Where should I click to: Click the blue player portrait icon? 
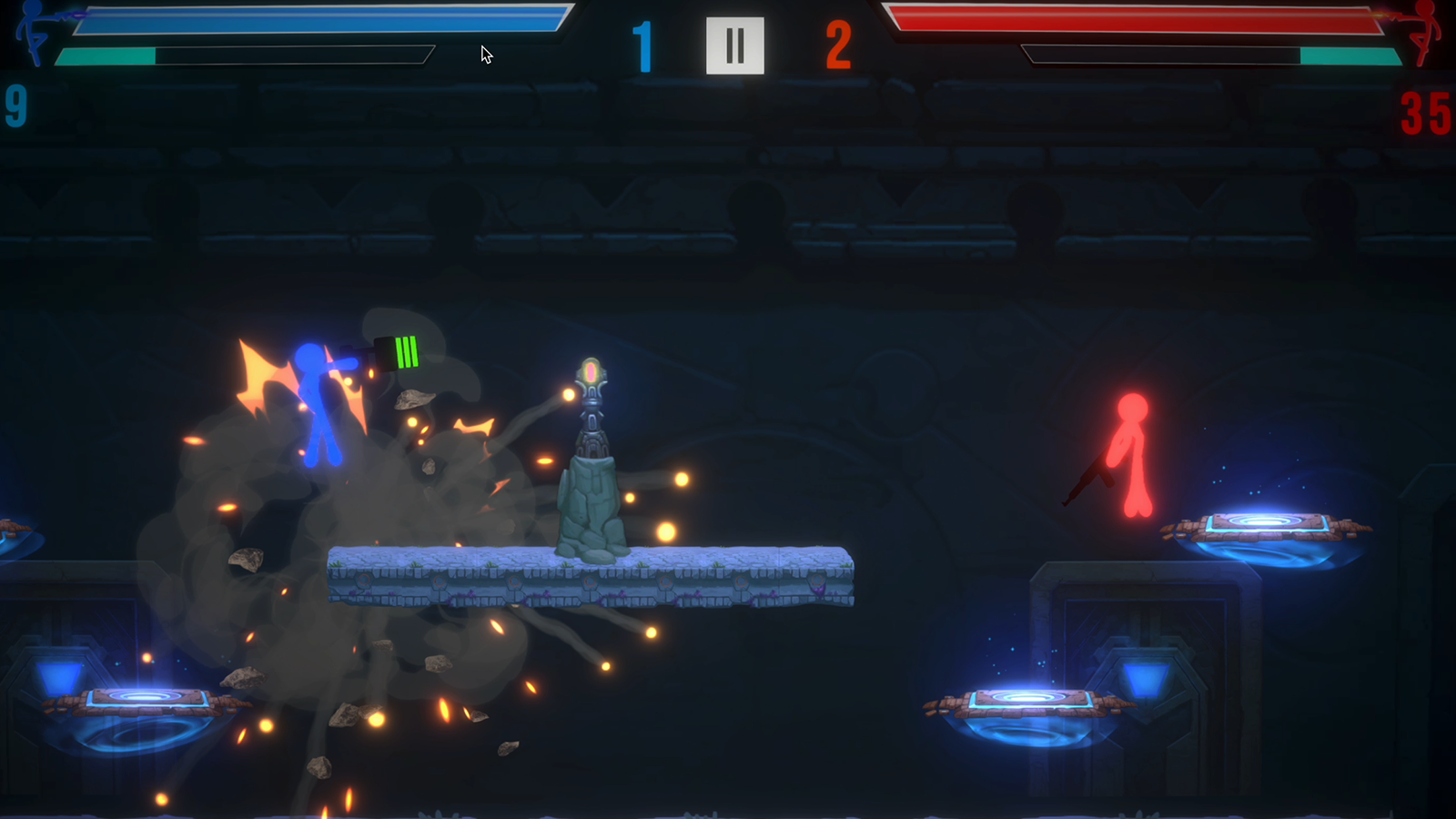(32, 36)
